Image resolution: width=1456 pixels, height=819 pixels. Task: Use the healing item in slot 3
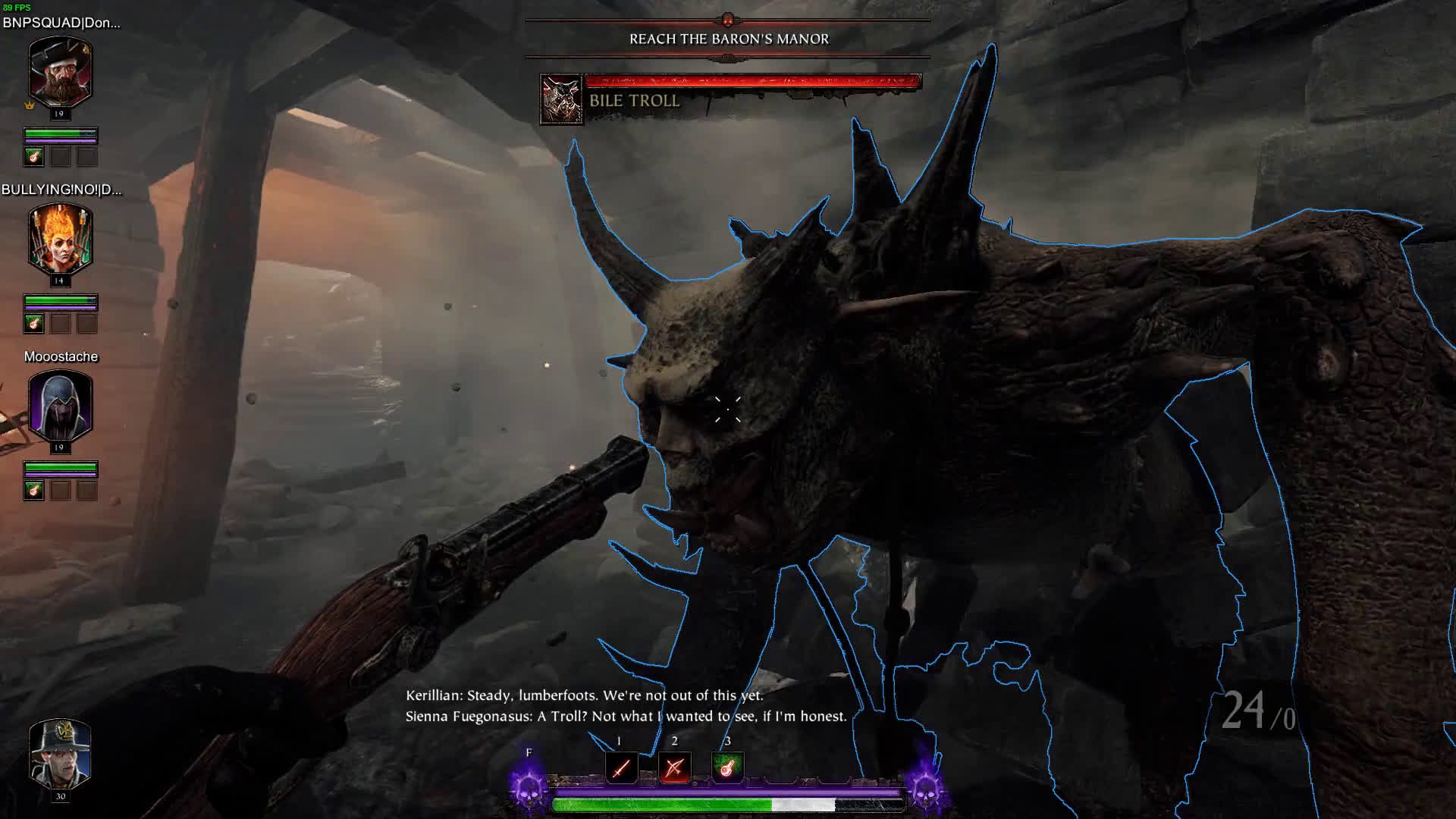(727, 767)
